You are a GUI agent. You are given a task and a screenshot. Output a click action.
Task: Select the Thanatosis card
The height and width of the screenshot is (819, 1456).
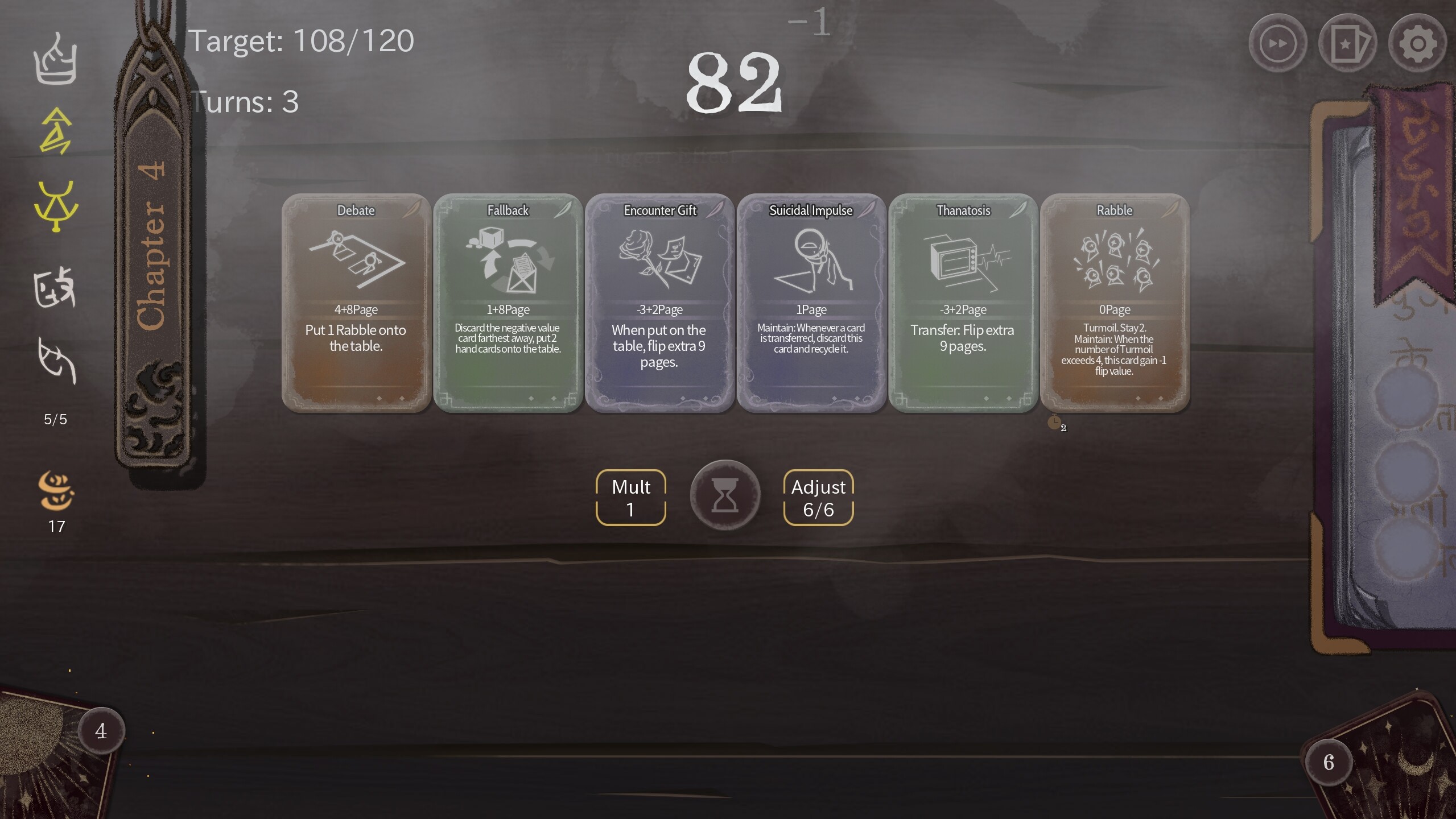tap(963, 307)
